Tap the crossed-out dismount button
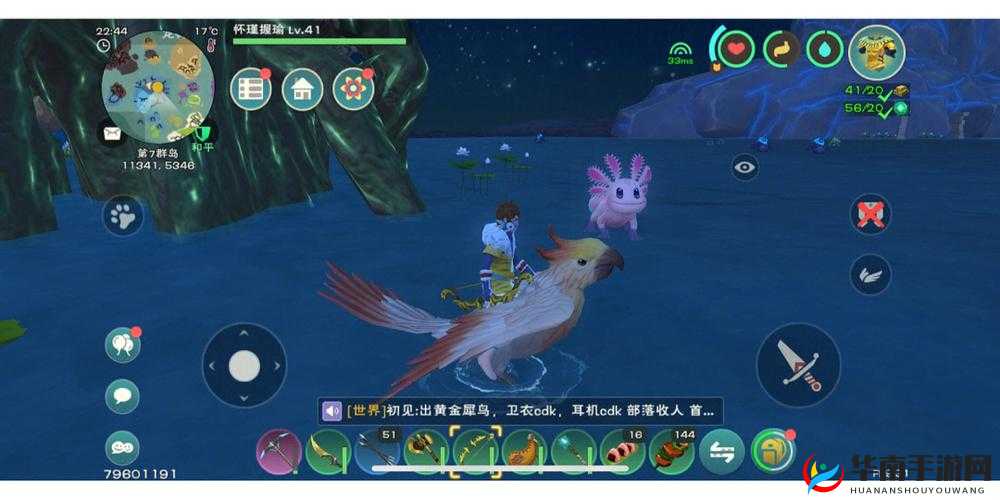 [x=870, y=215]
